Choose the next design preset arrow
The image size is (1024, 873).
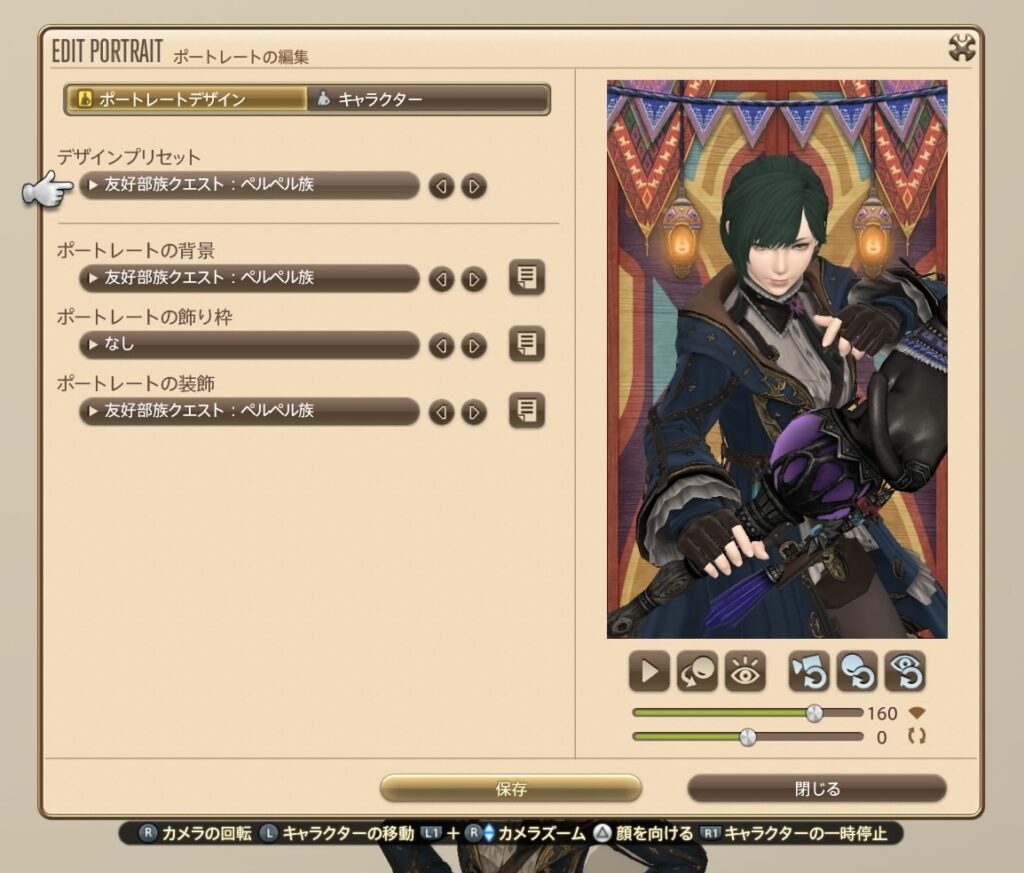[x=474, y=186]
